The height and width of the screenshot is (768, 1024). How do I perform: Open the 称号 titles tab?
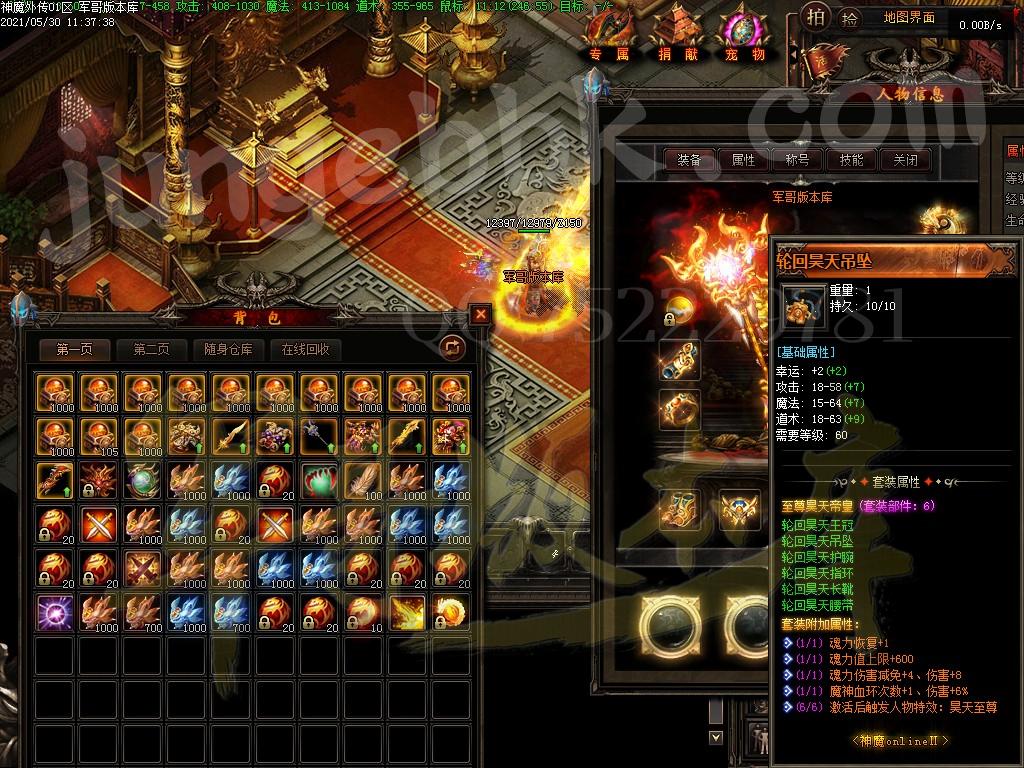(797, 160)
